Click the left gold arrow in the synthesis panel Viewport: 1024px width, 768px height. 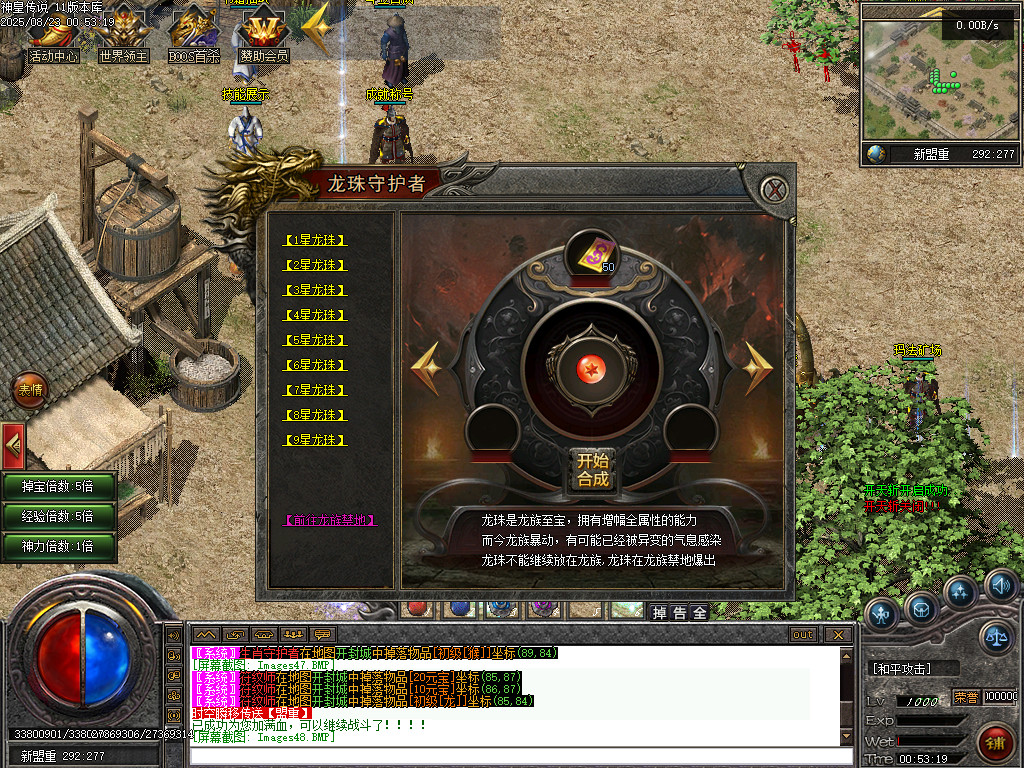(x=426, y=368)
